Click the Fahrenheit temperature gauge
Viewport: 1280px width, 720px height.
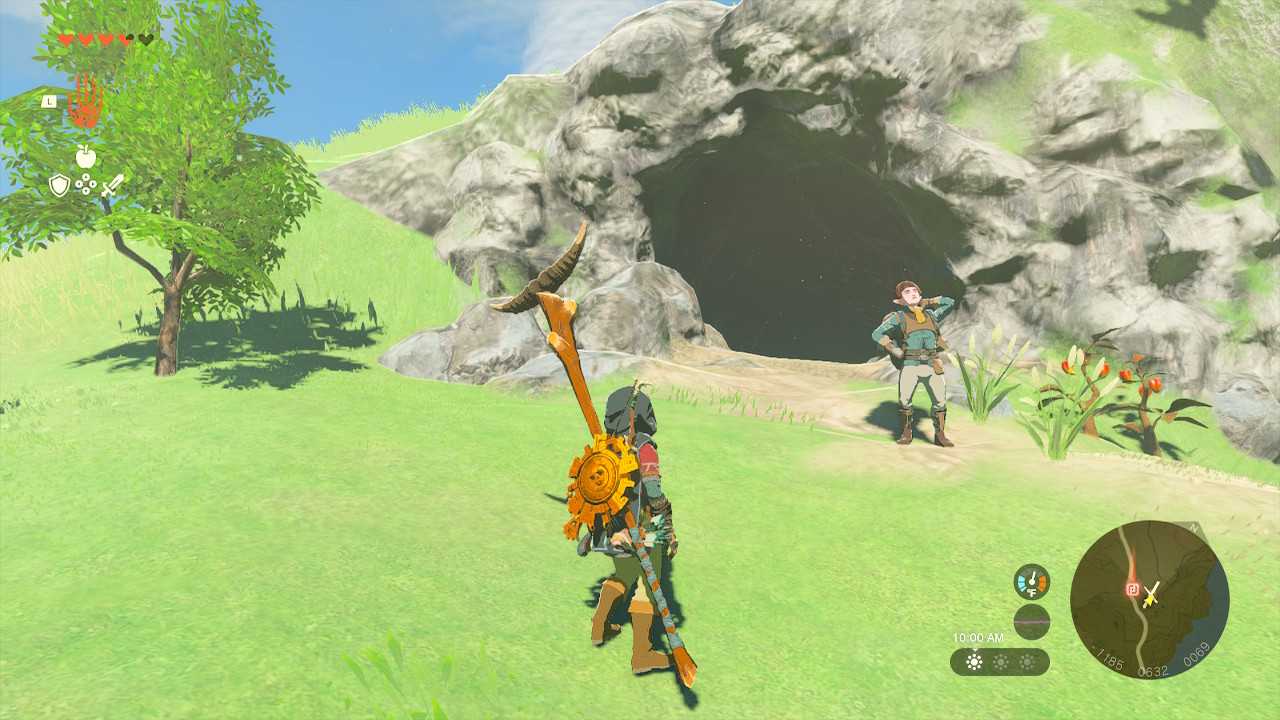tap(1032, 581)
